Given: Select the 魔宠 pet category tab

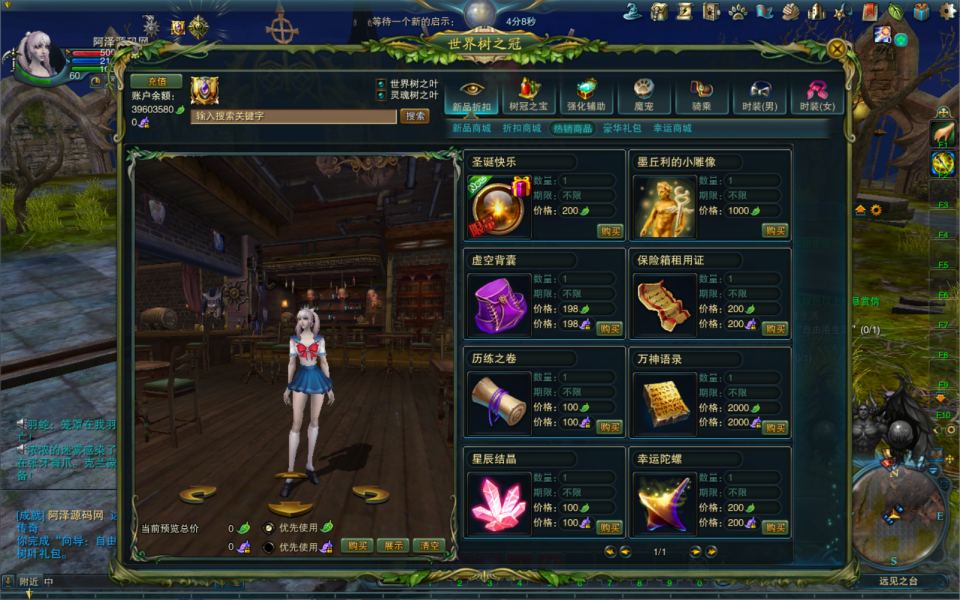Looking at the screenshot, I should point(643,95).
